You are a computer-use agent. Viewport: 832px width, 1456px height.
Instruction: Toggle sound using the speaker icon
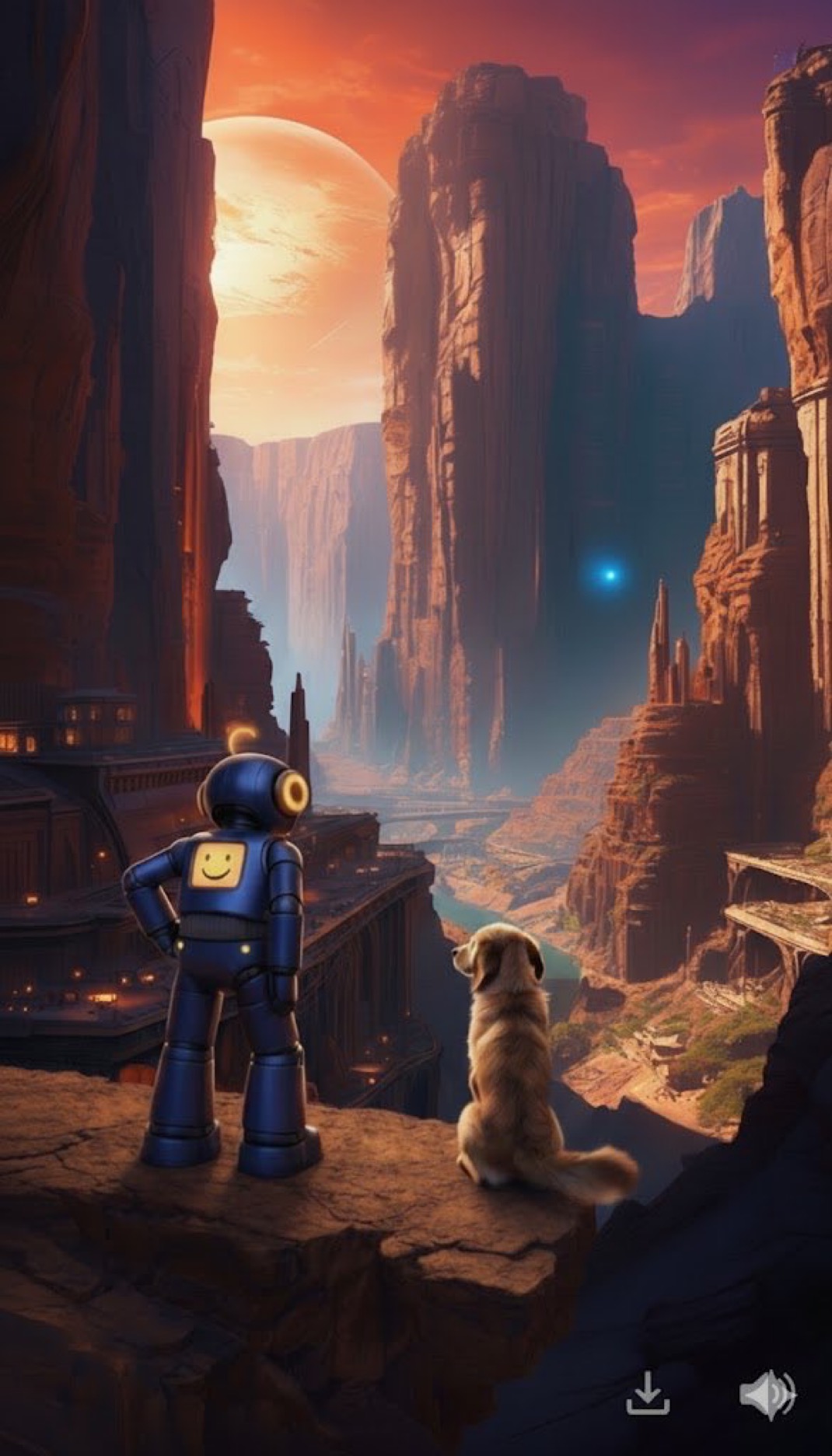[767, 1393]
